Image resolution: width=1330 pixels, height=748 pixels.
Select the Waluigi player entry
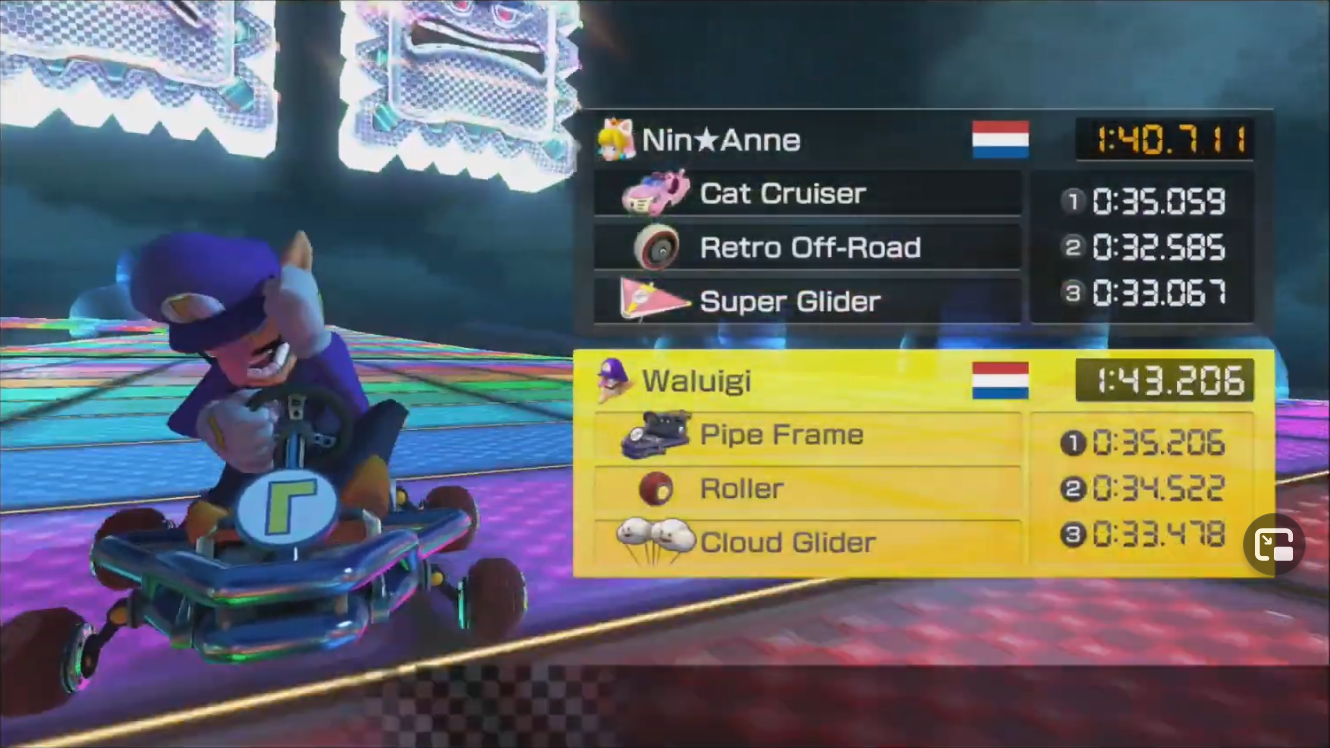coord(696,381)
